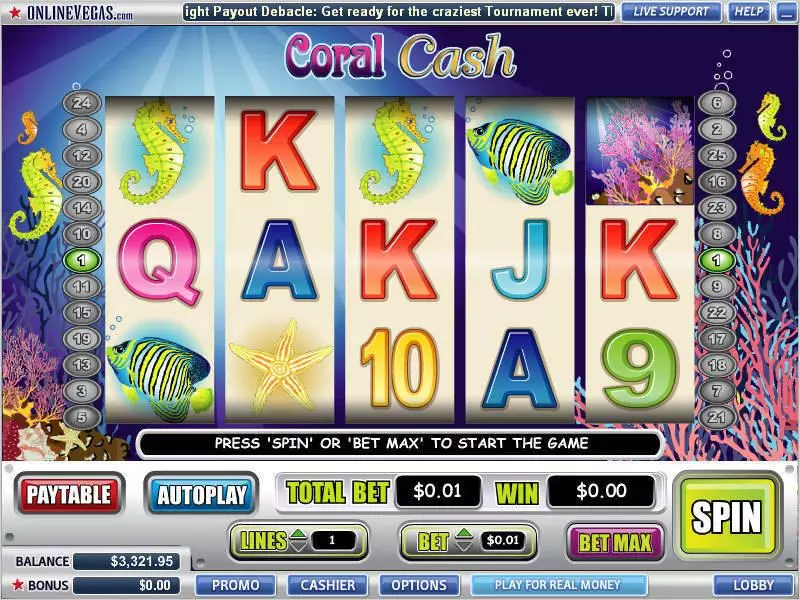800x600 pixels.
Task: Activate AUTOPLAY mode
Action: click(202, 494)
